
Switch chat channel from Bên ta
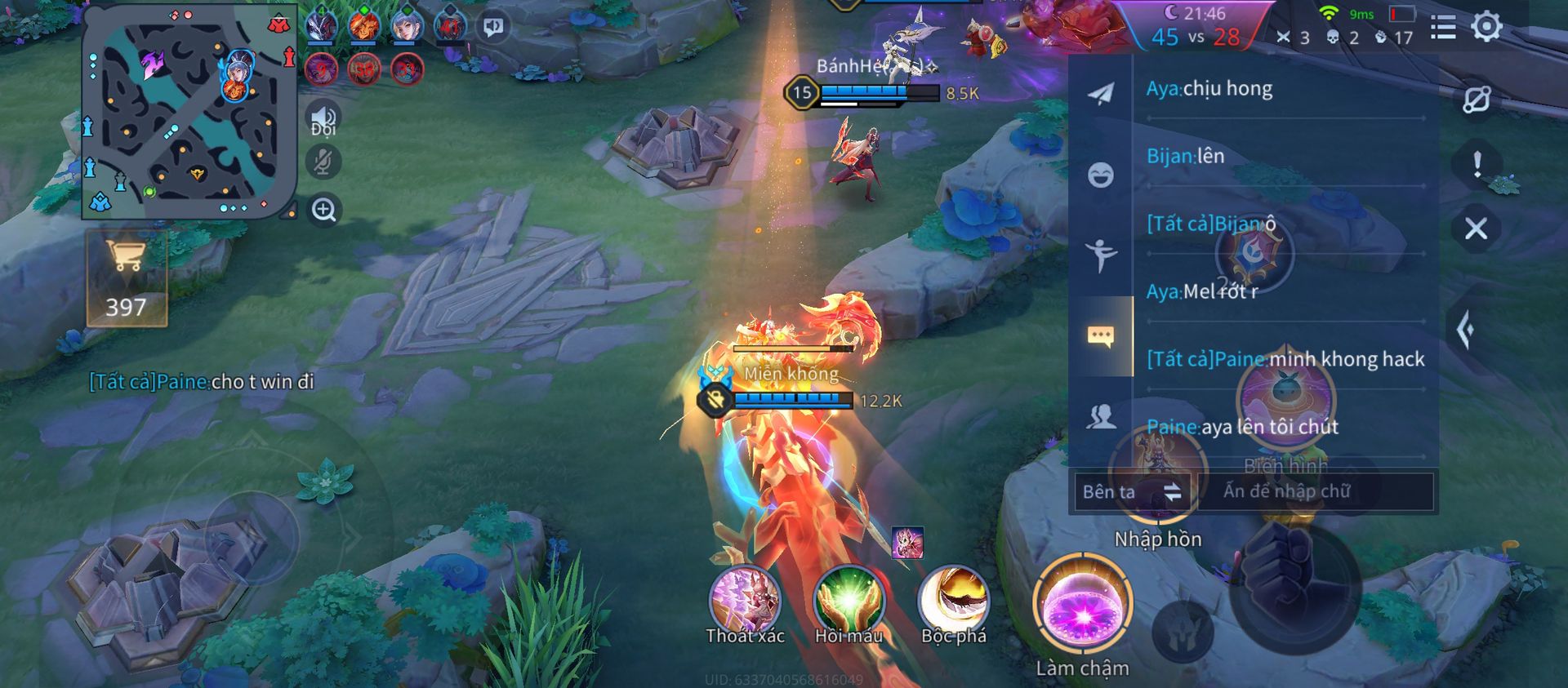(x=1132, y=491)
